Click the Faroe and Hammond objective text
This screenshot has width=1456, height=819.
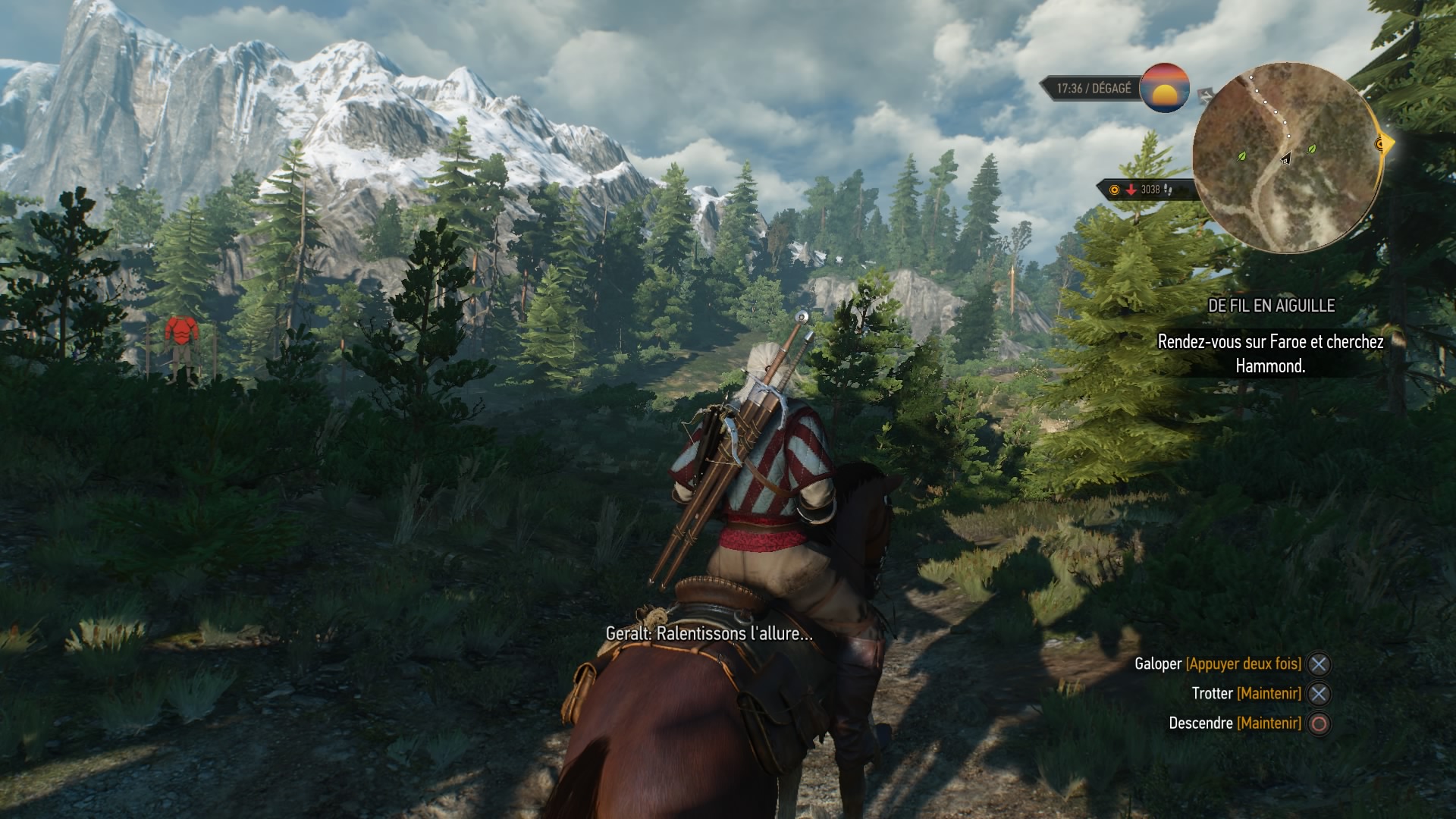1270,353
